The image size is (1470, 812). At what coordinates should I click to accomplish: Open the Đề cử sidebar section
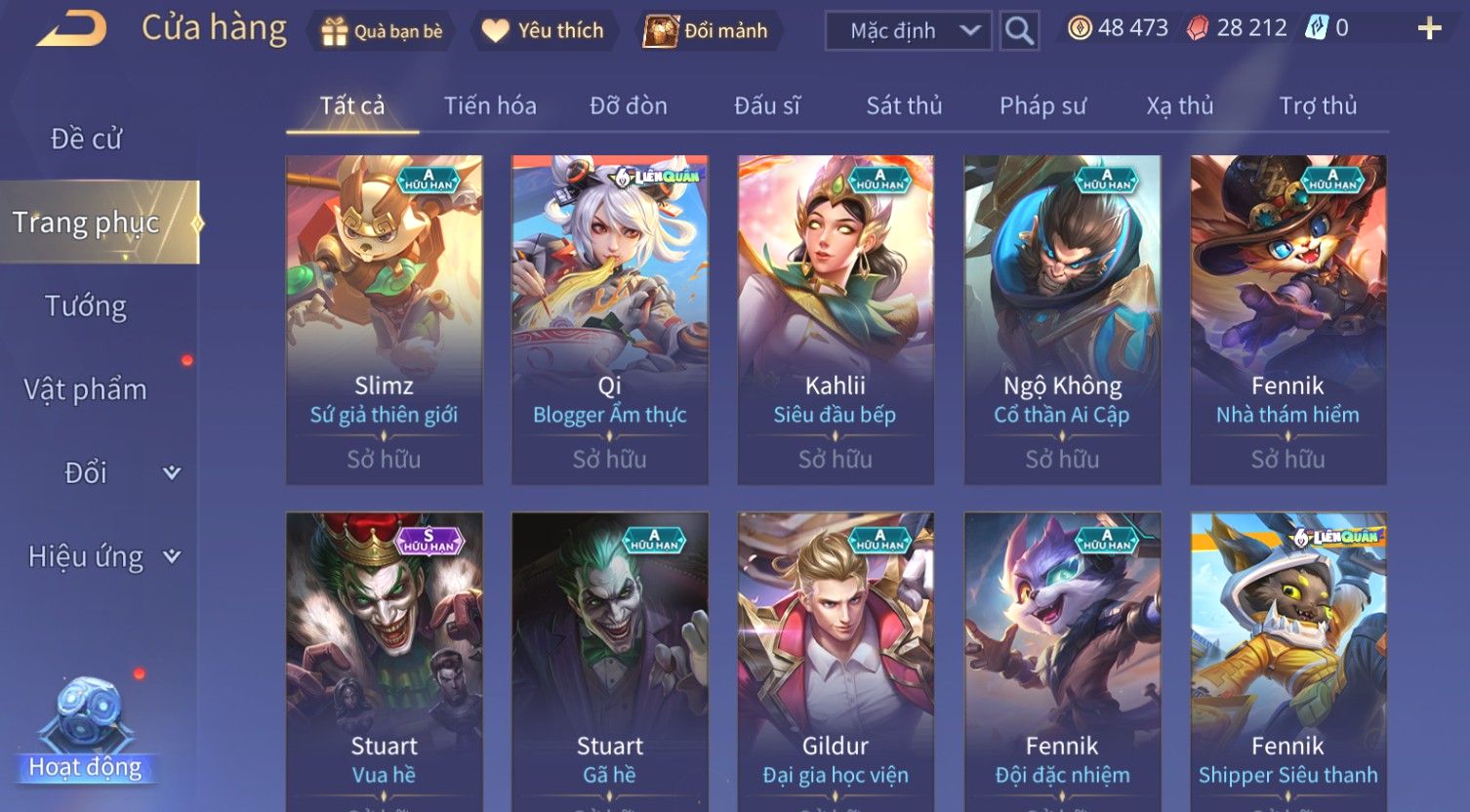(86, 139)
